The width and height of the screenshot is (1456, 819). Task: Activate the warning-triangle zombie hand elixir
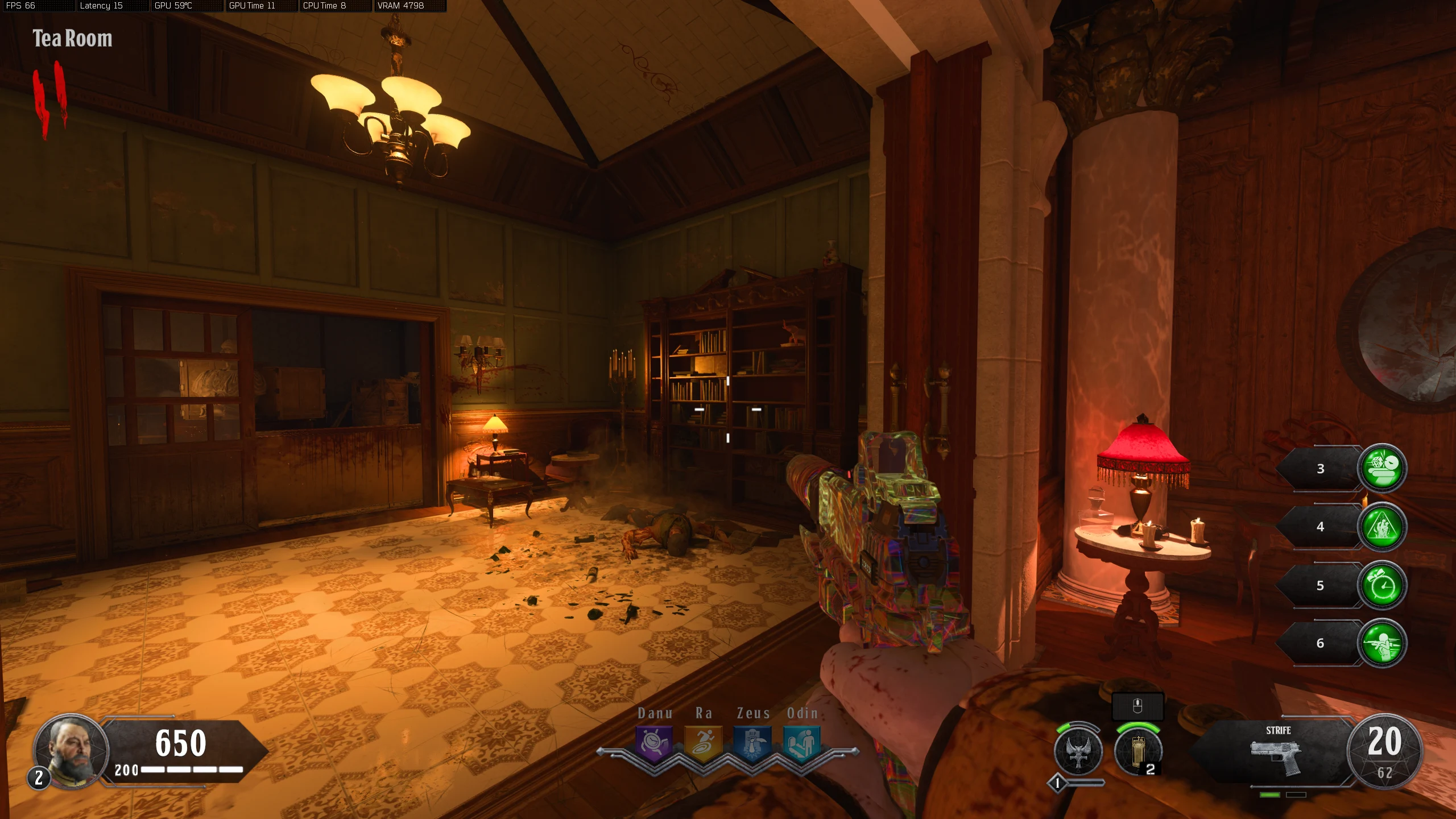click(x=1382, y=527)
